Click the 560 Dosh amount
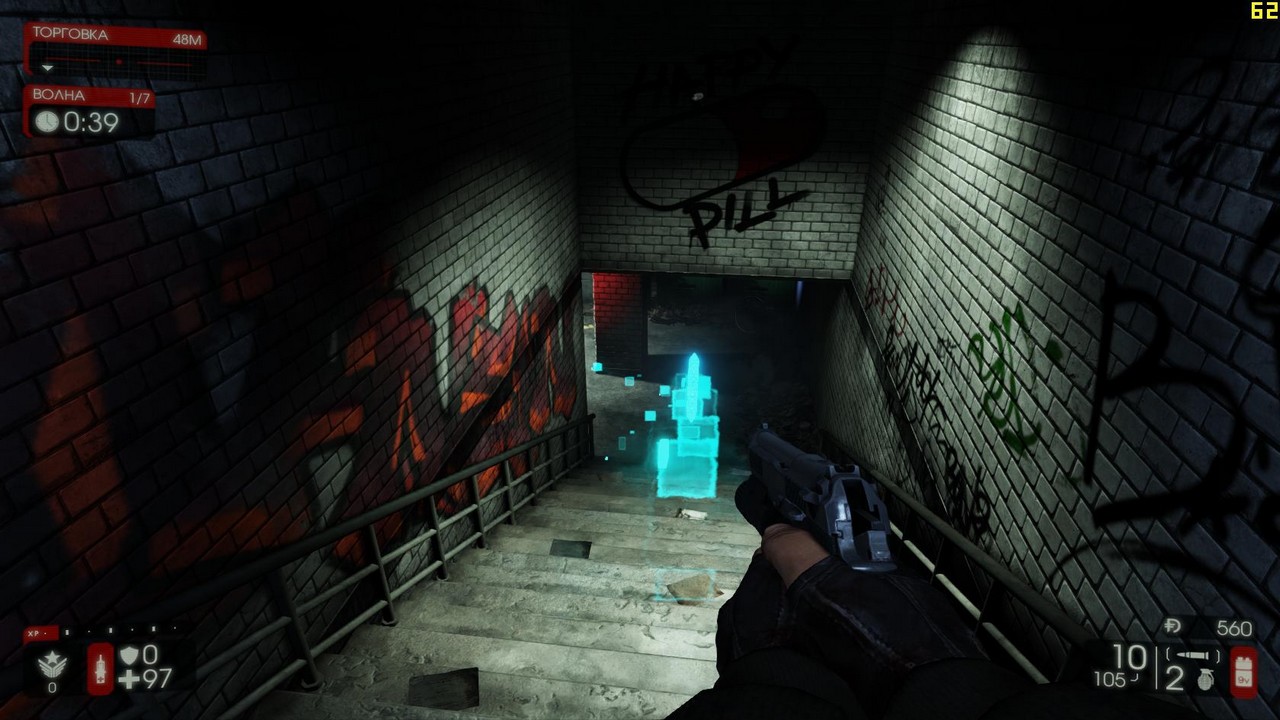The height and width of the screenshot is (720, 1280). (x=1234, y=626)
